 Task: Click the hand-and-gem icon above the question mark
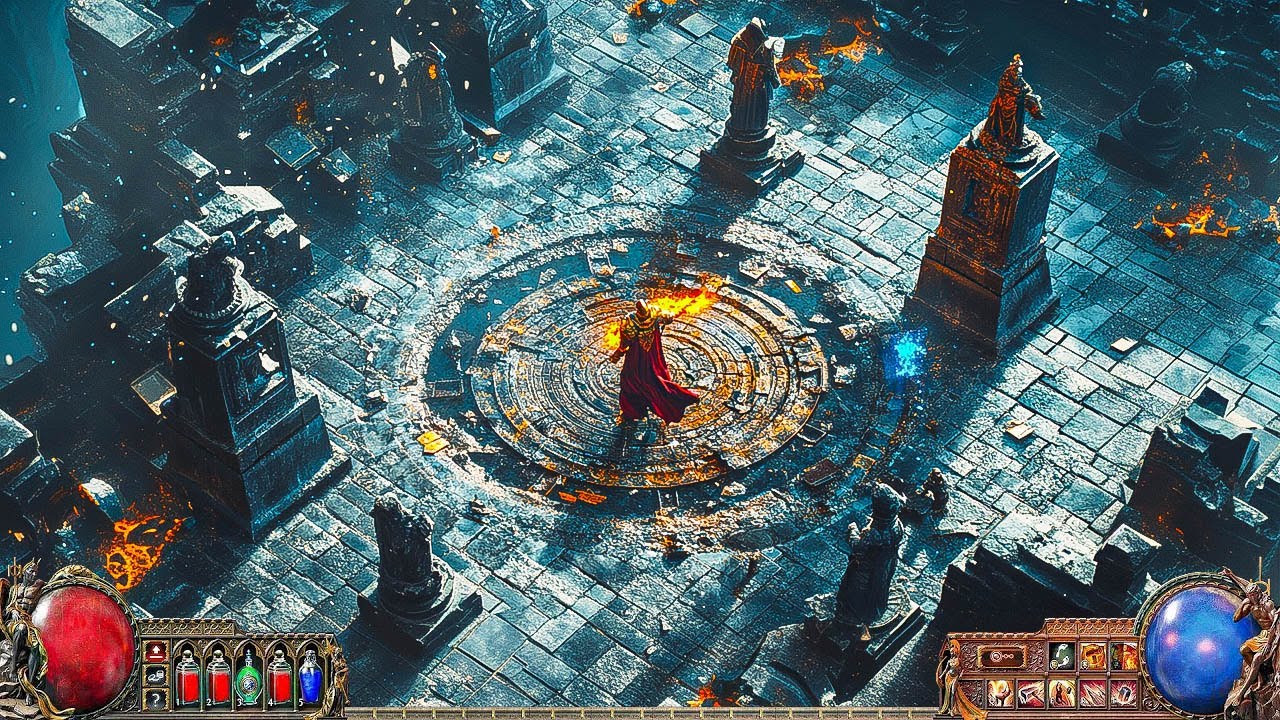(155, 676)
